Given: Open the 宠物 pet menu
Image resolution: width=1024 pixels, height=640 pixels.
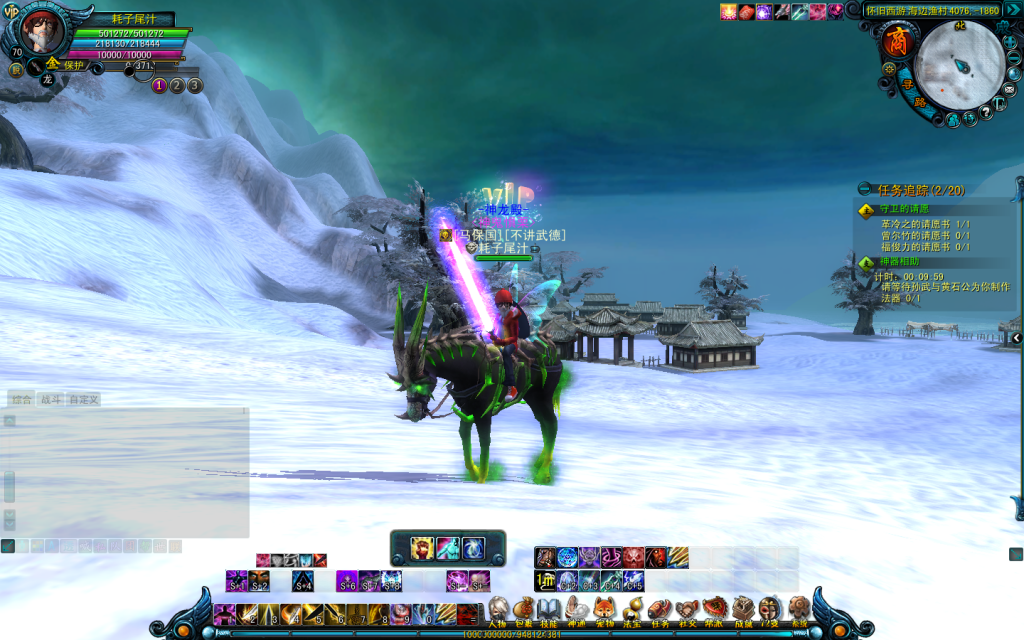Looking at the screenshot, I should pos(604,608).
